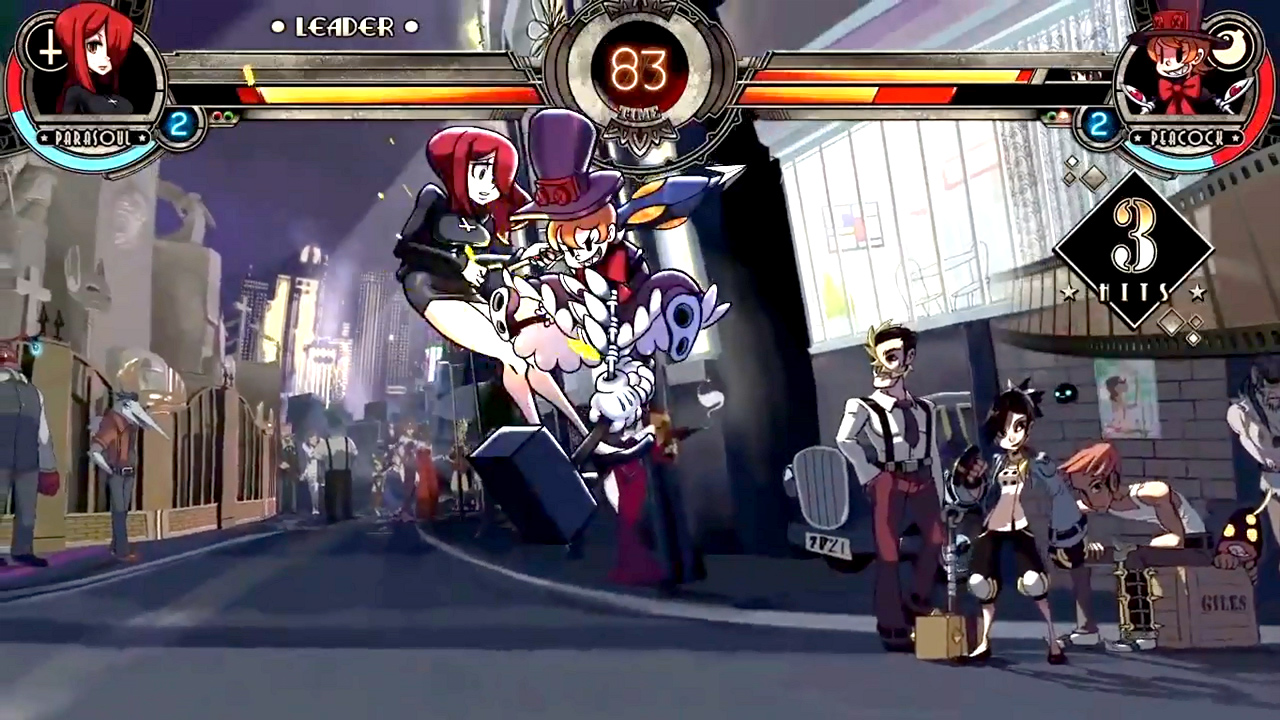The image size is (1280, 720).
Task: Toggle the green round-win dot near Parasoul's bar
Action: coord(229,116)
